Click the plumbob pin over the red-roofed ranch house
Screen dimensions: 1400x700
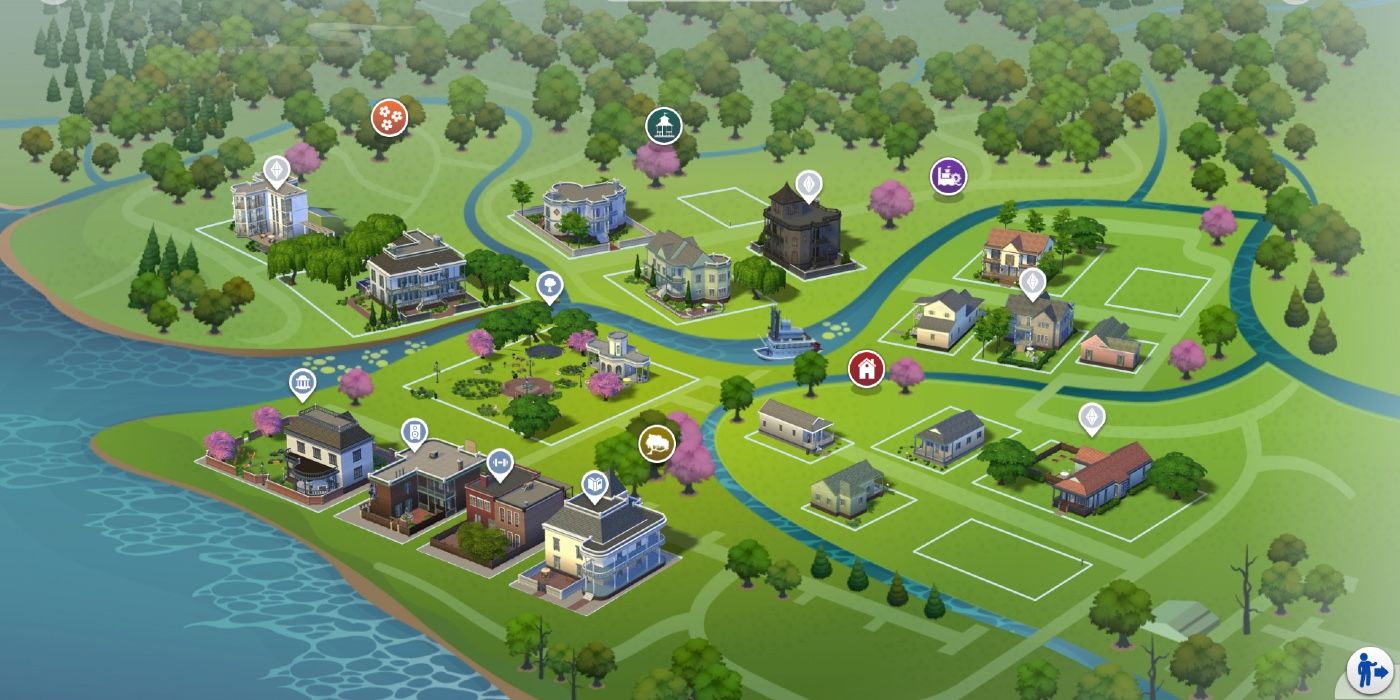(1091, 418)
